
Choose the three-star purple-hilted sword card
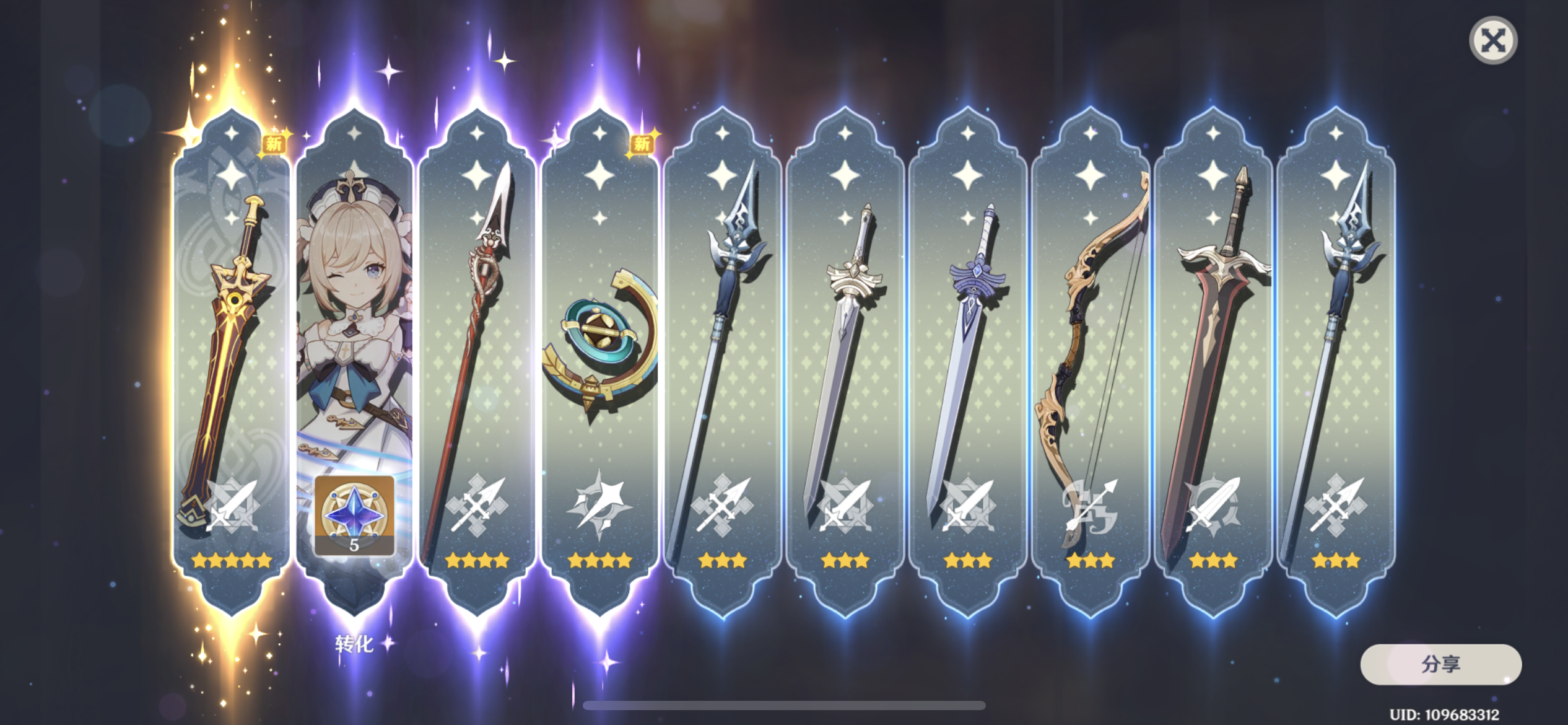tap(967, 359)
